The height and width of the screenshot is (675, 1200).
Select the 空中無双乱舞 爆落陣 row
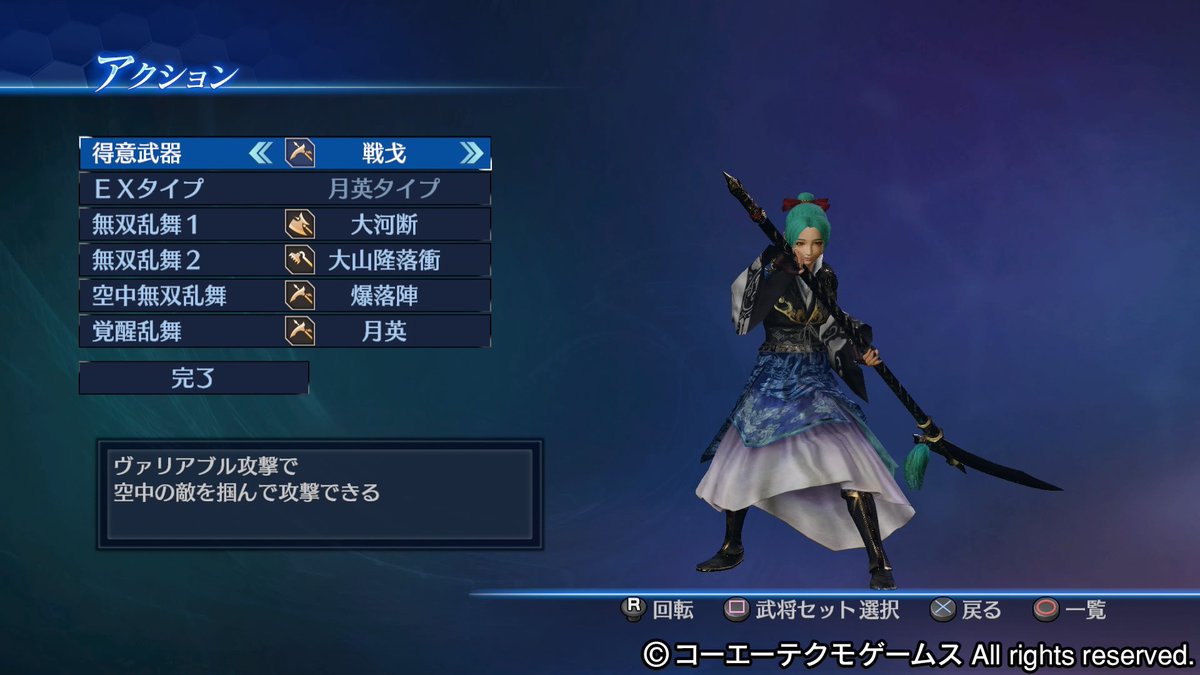tap(285, 295)
